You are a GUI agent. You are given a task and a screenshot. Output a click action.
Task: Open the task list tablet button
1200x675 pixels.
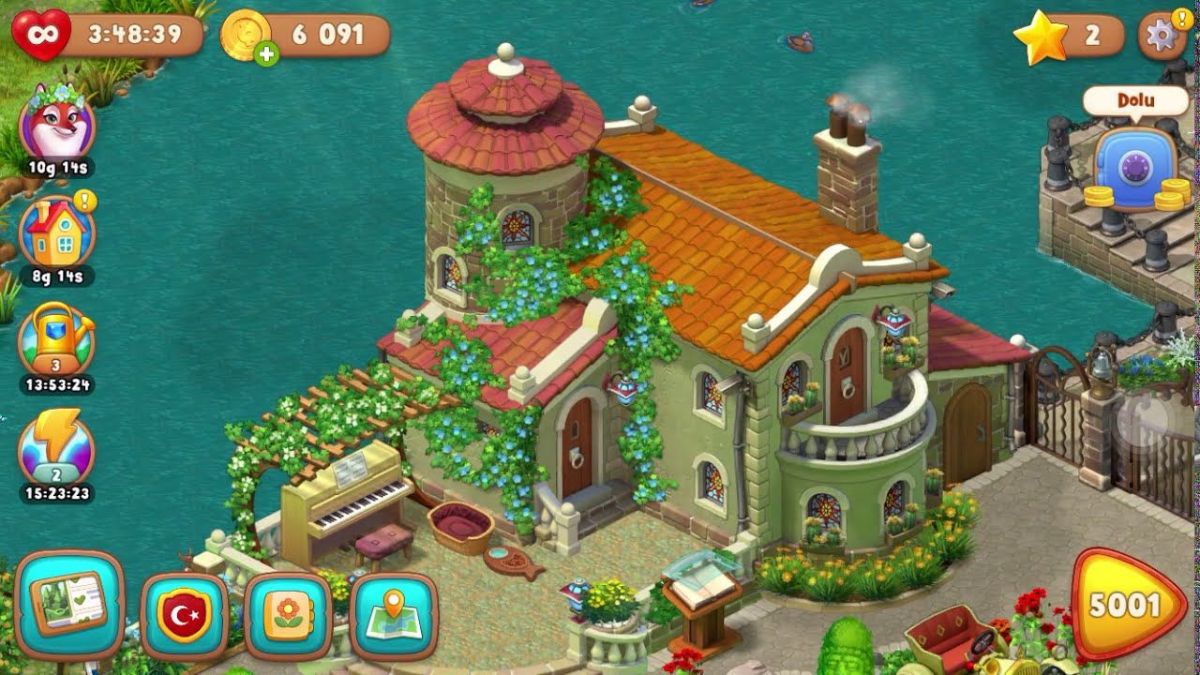click(x=70, y=604)
